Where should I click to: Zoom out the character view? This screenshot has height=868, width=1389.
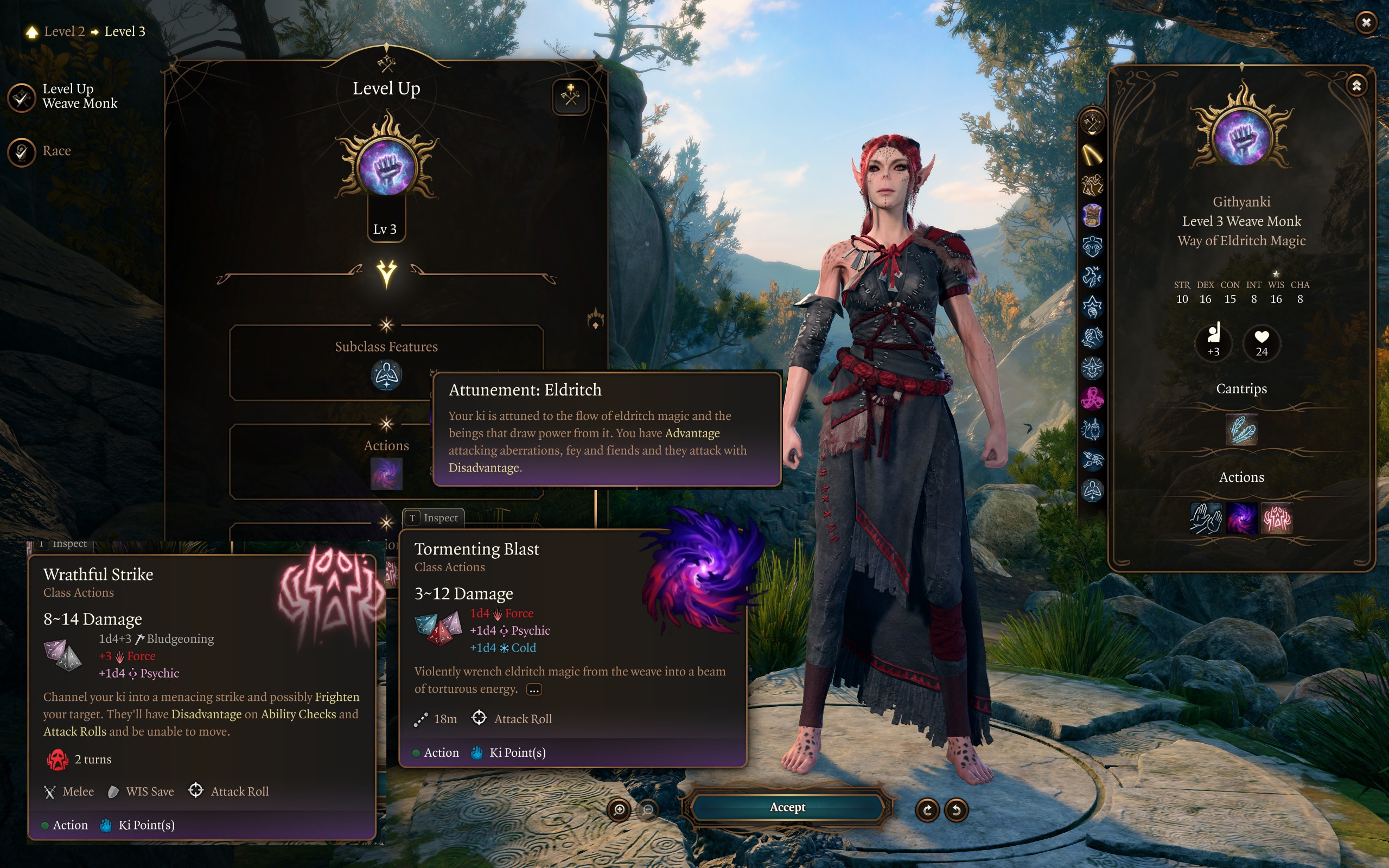[648, 810]
